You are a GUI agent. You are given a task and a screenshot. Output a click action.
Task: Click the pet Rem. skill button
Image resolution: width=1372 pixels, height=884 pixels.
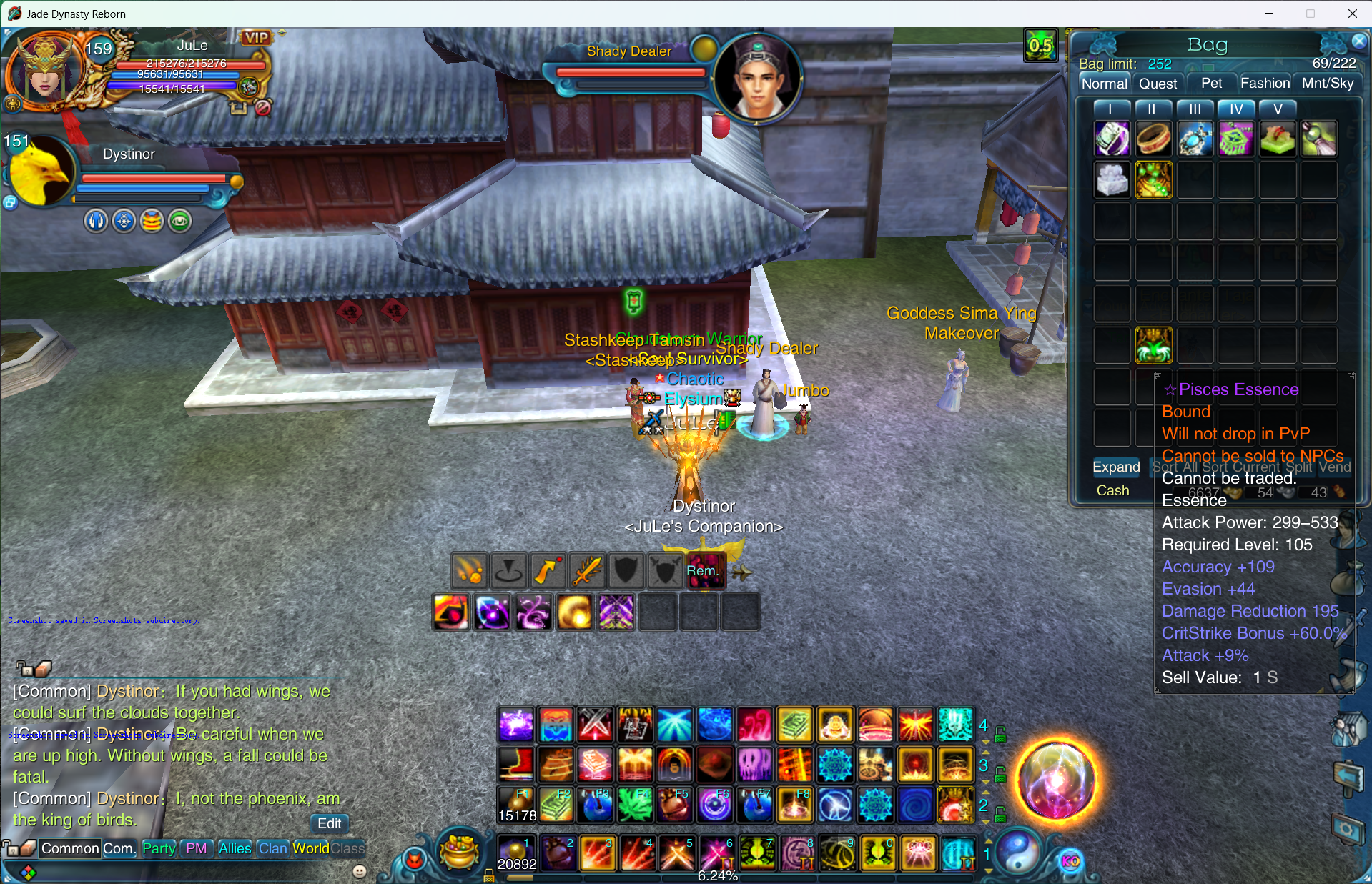[704, 571]
